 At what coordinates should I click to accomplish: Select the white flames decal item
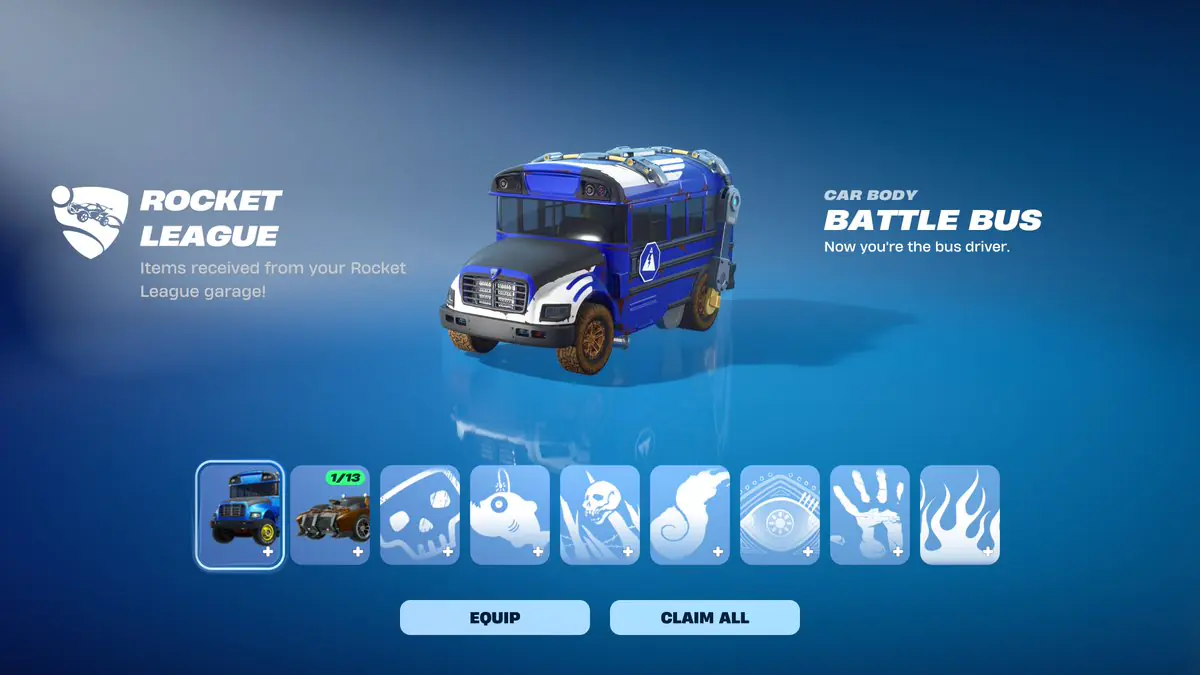click(x=960, y=514)
